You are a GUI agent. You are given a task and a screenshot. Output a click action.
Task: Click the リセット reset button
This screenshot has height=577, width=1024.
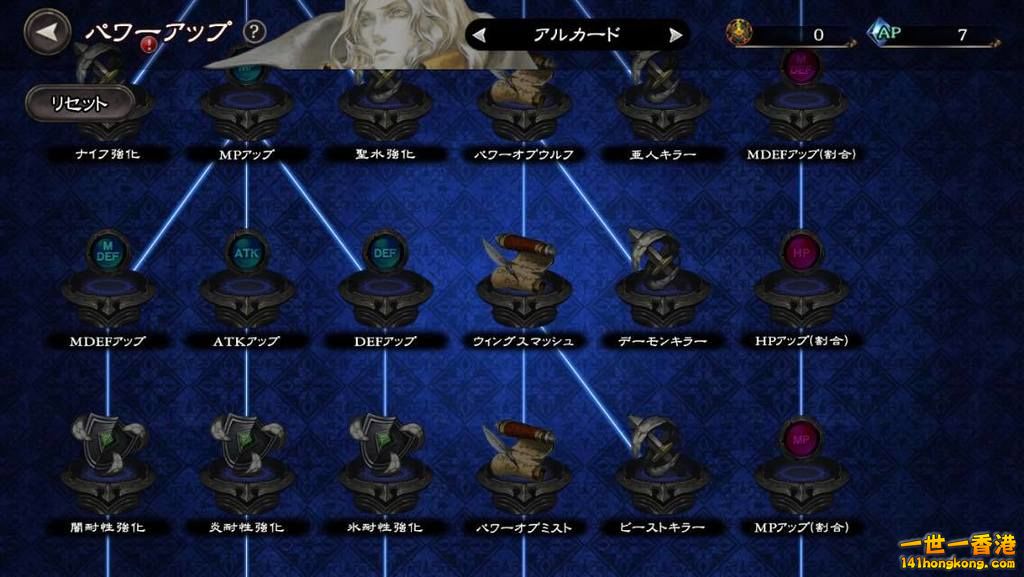tap(80, 102)
